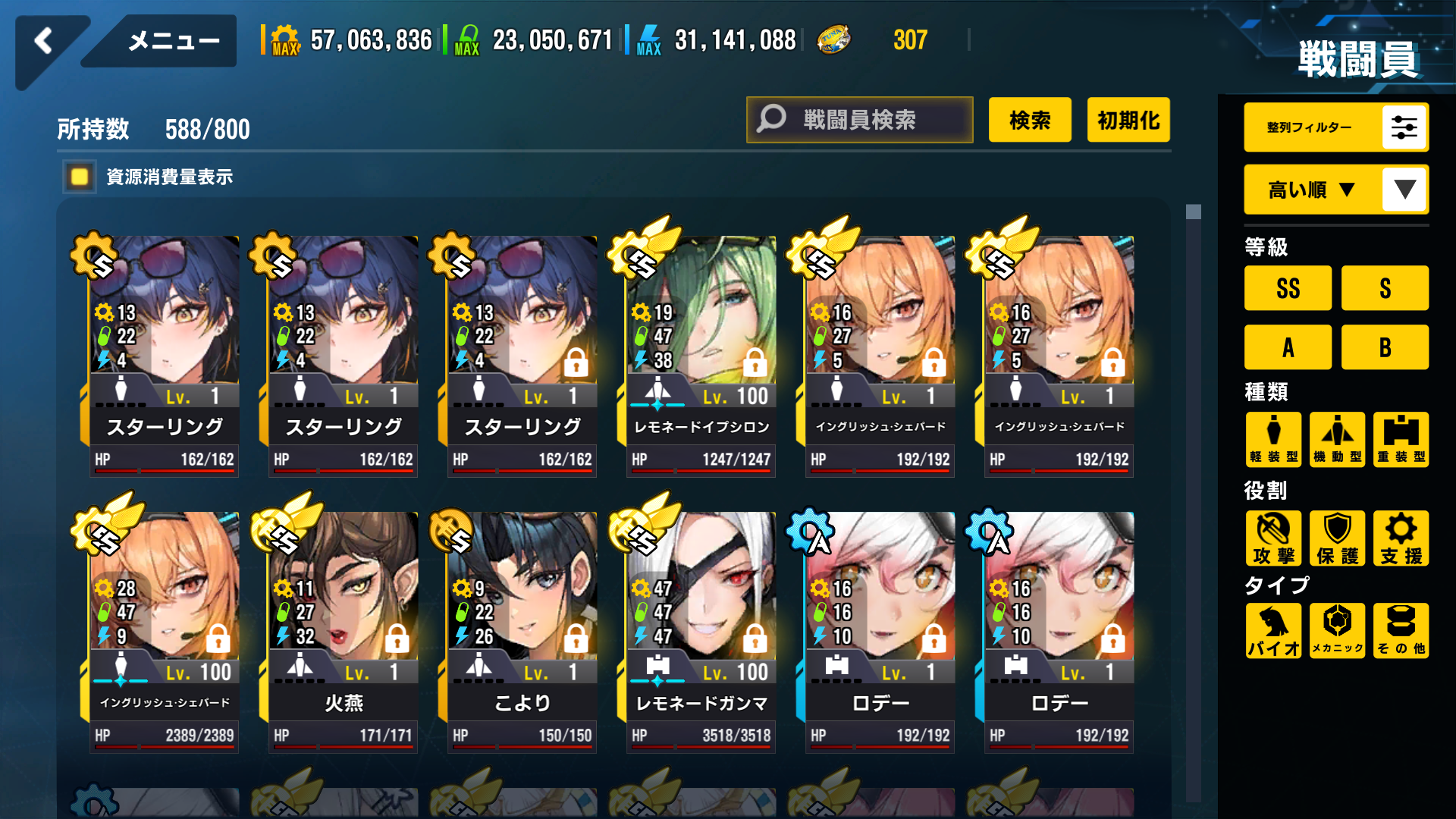Choose the 攻撃 attacker role filter

coord(1273,538)
